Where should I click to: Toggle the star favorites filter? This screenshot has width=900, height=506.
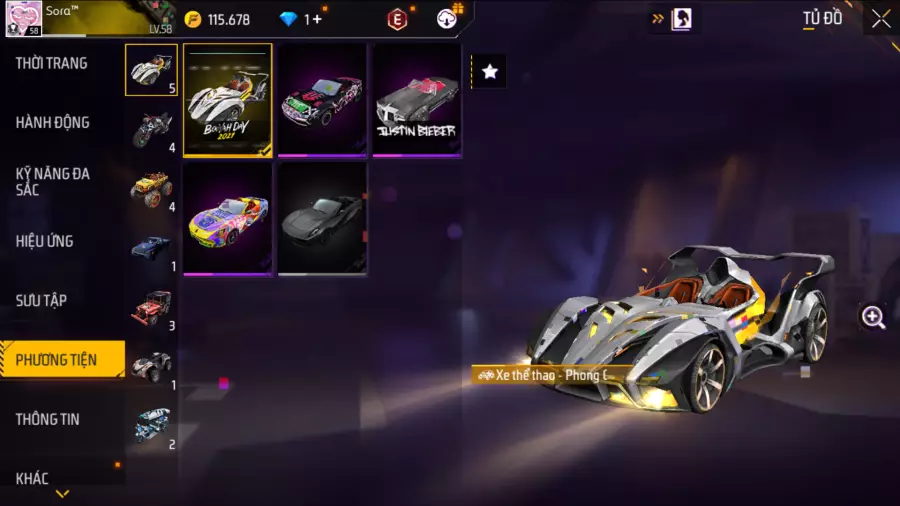click(x=489, y=71)
